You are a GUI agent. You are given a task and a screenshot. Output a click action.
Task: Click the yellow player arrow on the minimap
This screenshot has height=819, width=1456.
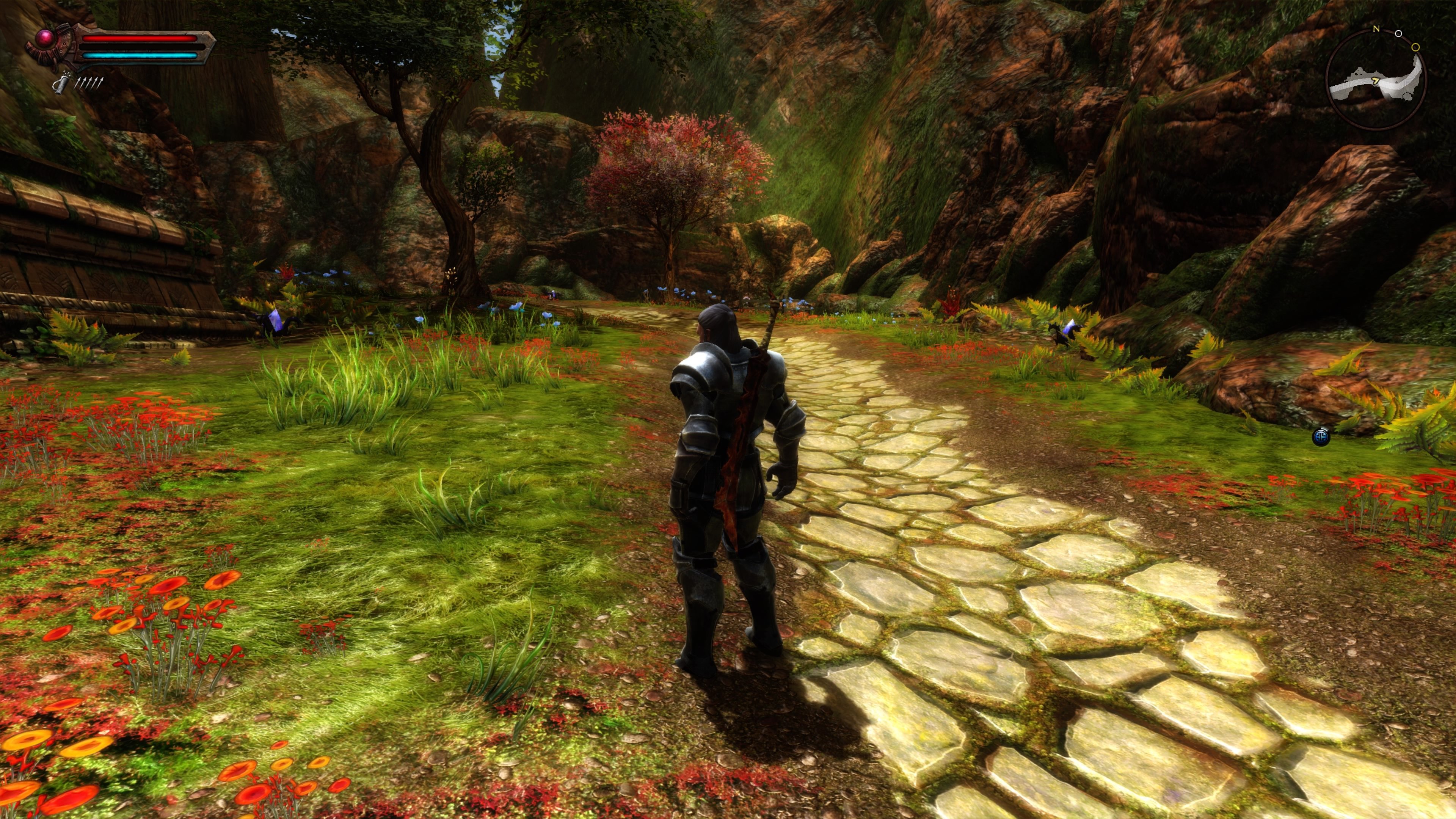[x=1376, y=81]
